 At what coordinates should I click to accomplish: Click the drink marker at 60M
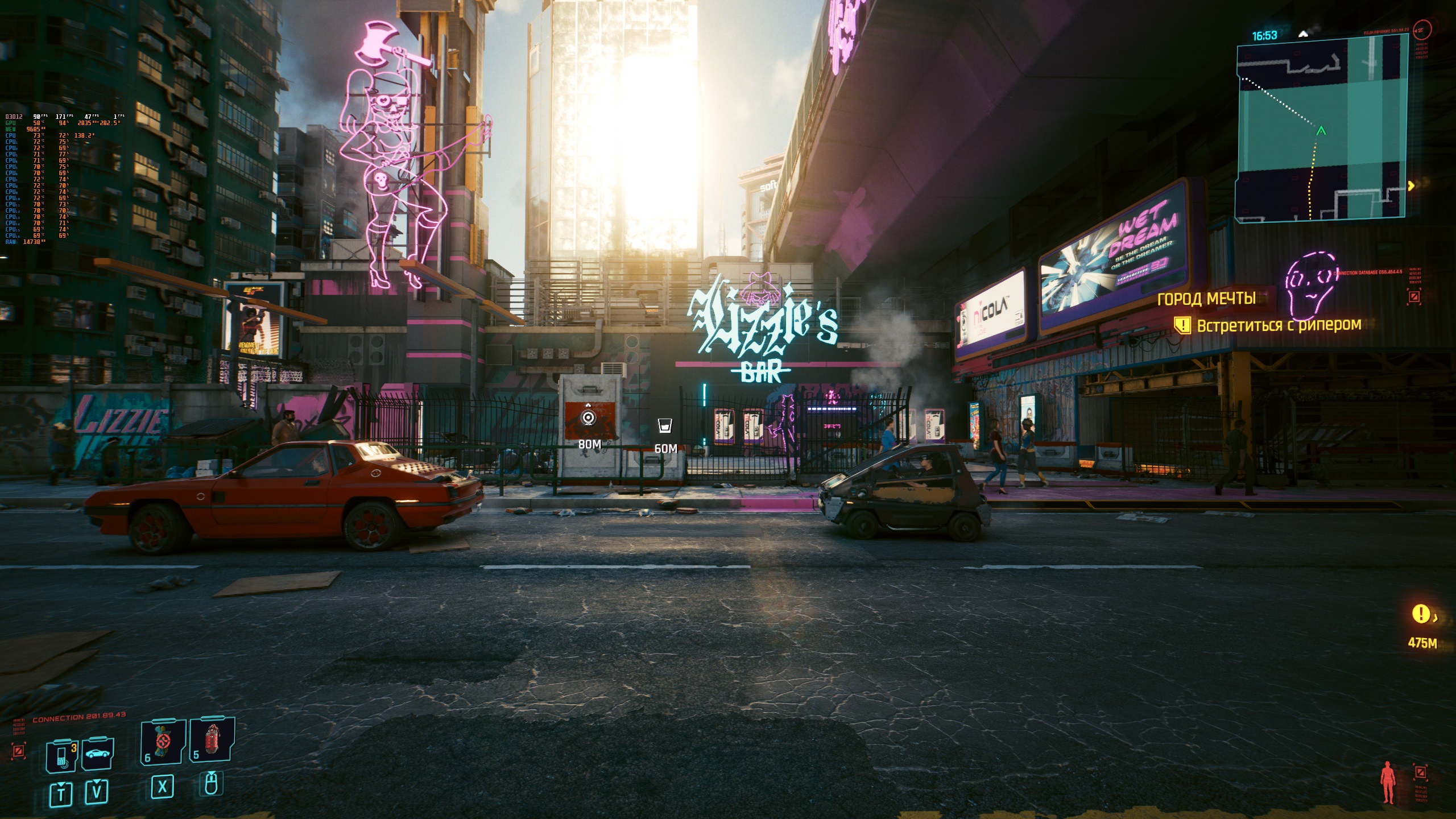tap(665, 426)
